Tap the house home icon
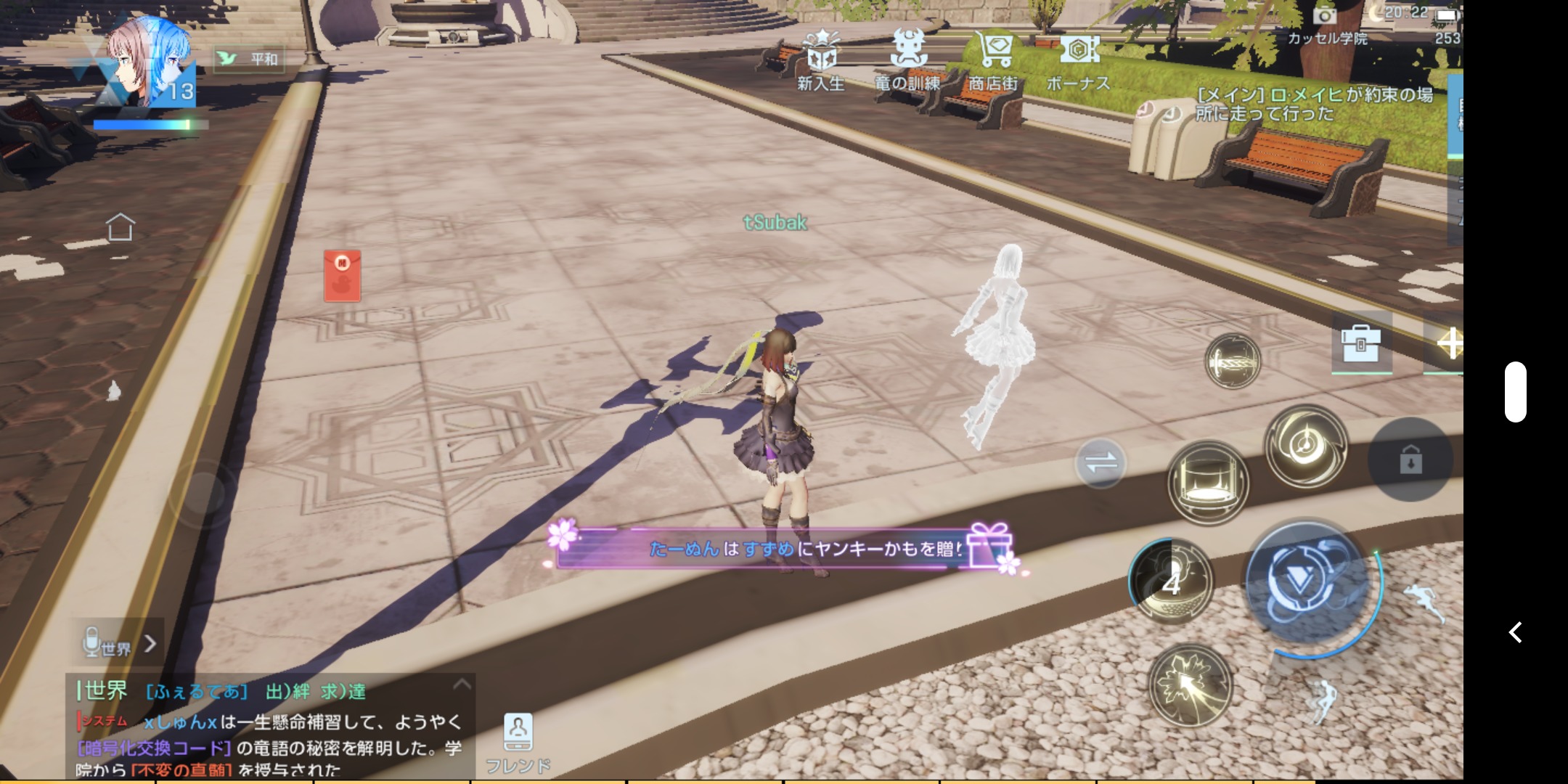This screenshot has height=784, width=1568. click(x=121, y=227)
